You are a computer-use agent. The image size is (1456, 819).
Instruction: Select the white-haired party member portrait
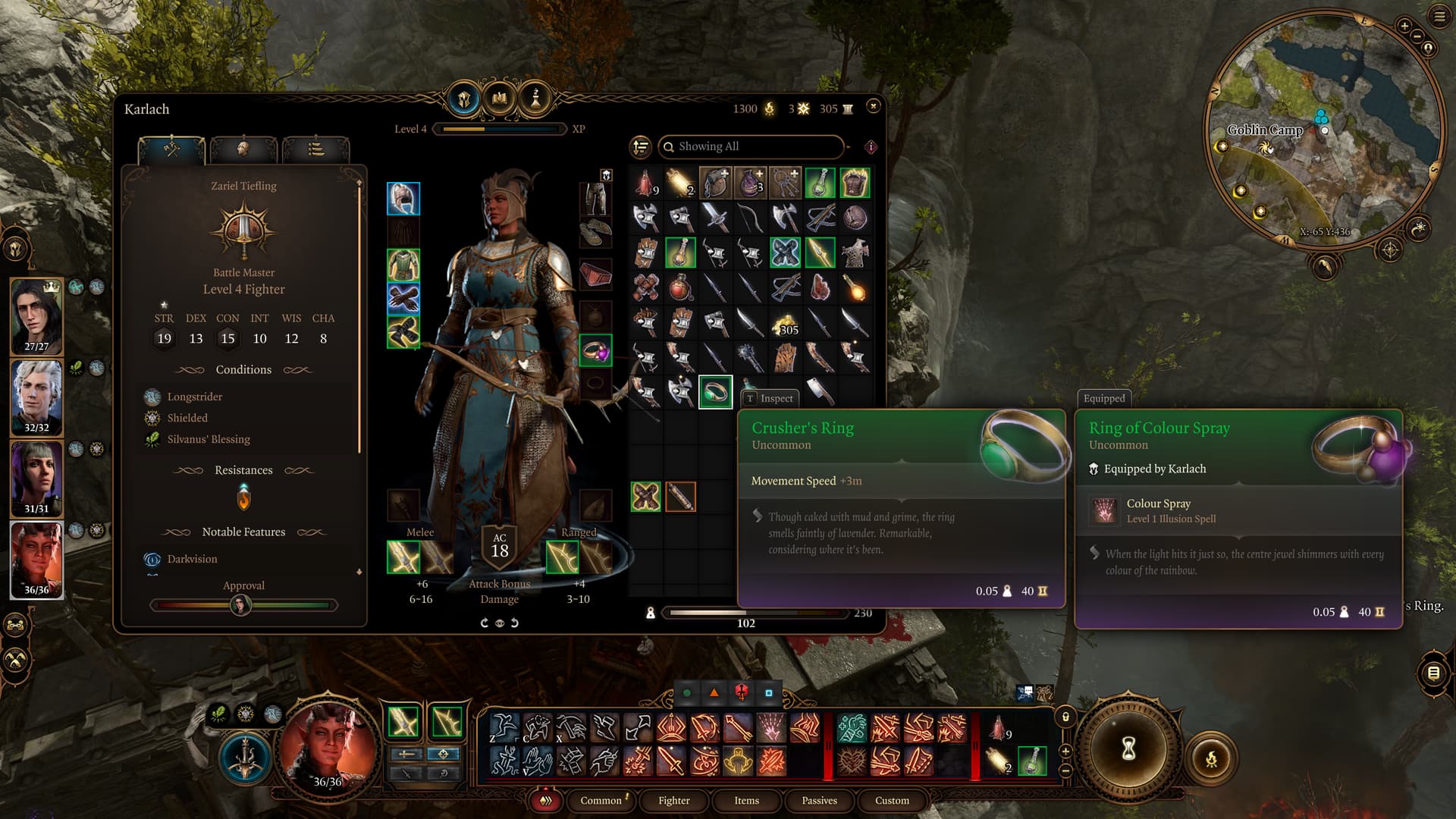[x=36, y=397]
